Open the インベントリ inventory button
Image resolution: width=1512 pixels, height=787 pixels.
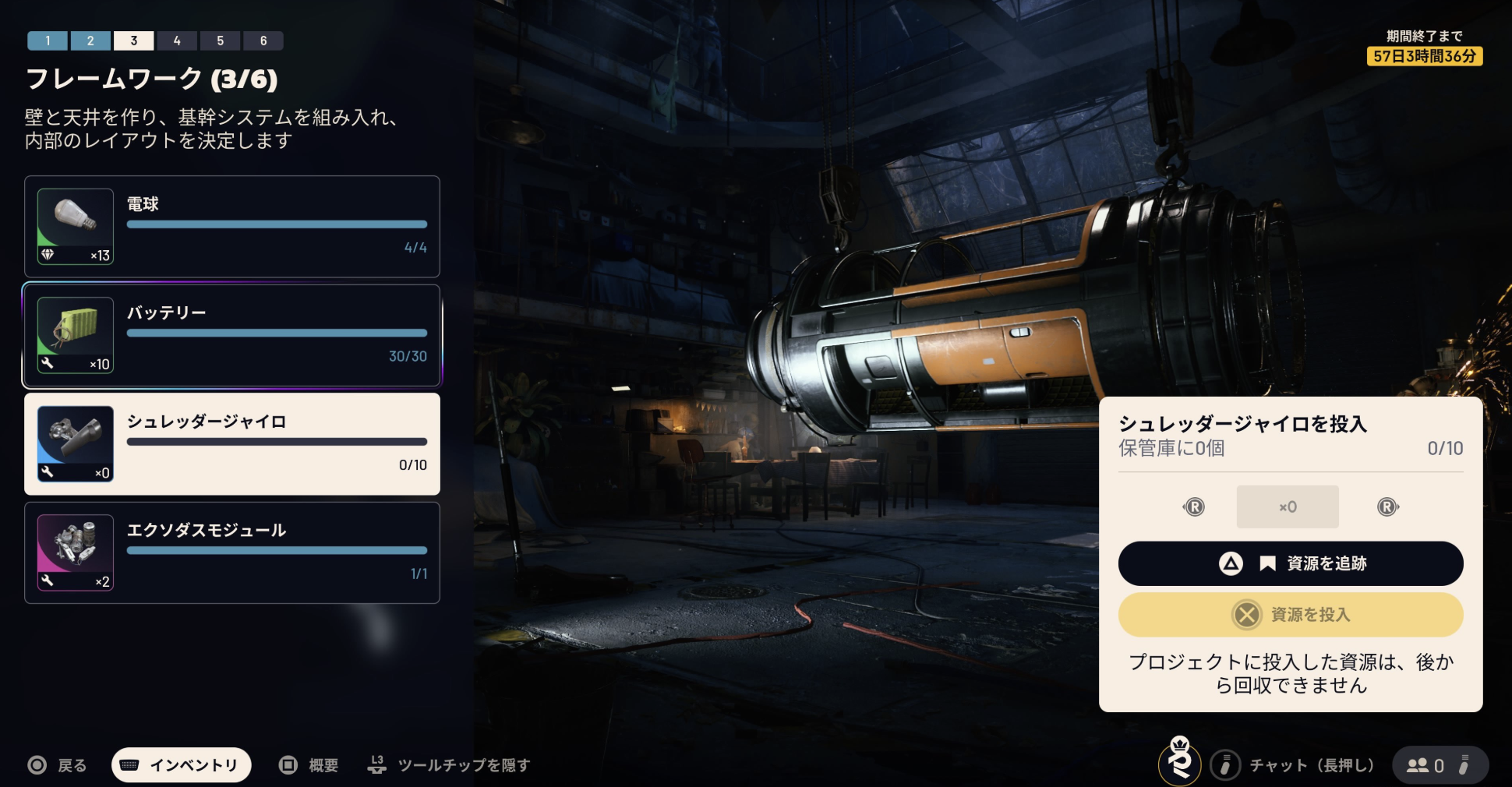(x=182, y=765)
